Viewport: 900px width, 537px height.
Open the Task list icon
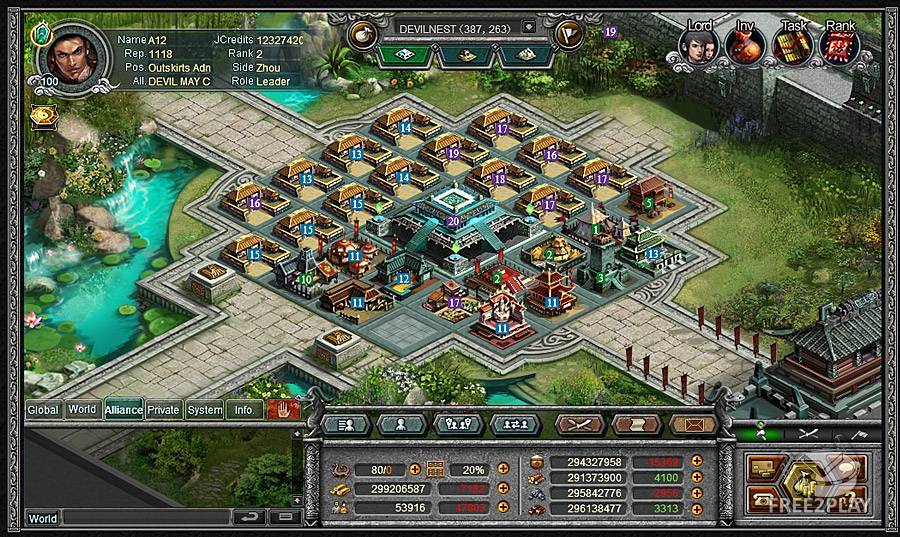pos(793,45)
